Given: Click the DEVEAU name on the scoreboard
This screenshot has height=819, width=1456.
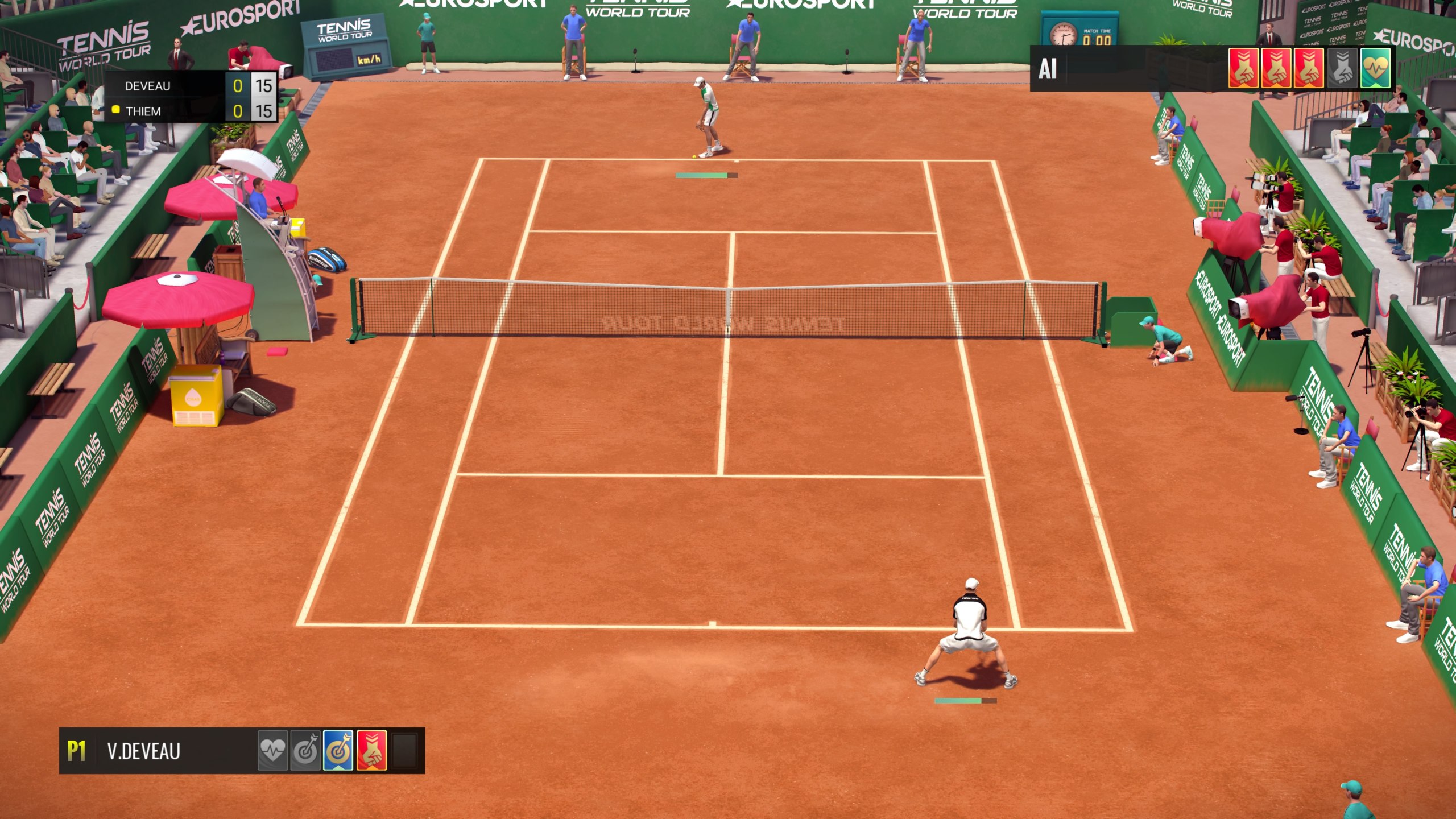Looking at the screenshot, I should tap(148, 86).
